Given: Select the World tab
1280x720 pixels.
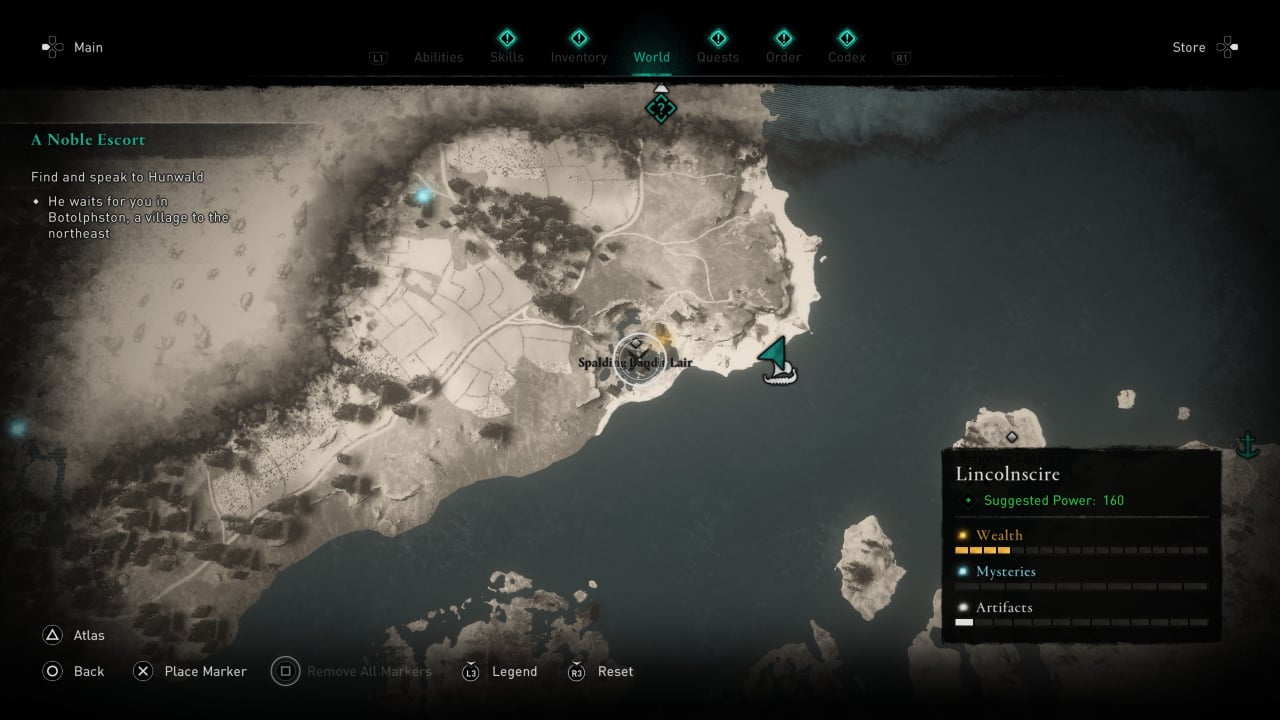Looking at the screenshot, I should coord(651,57).
